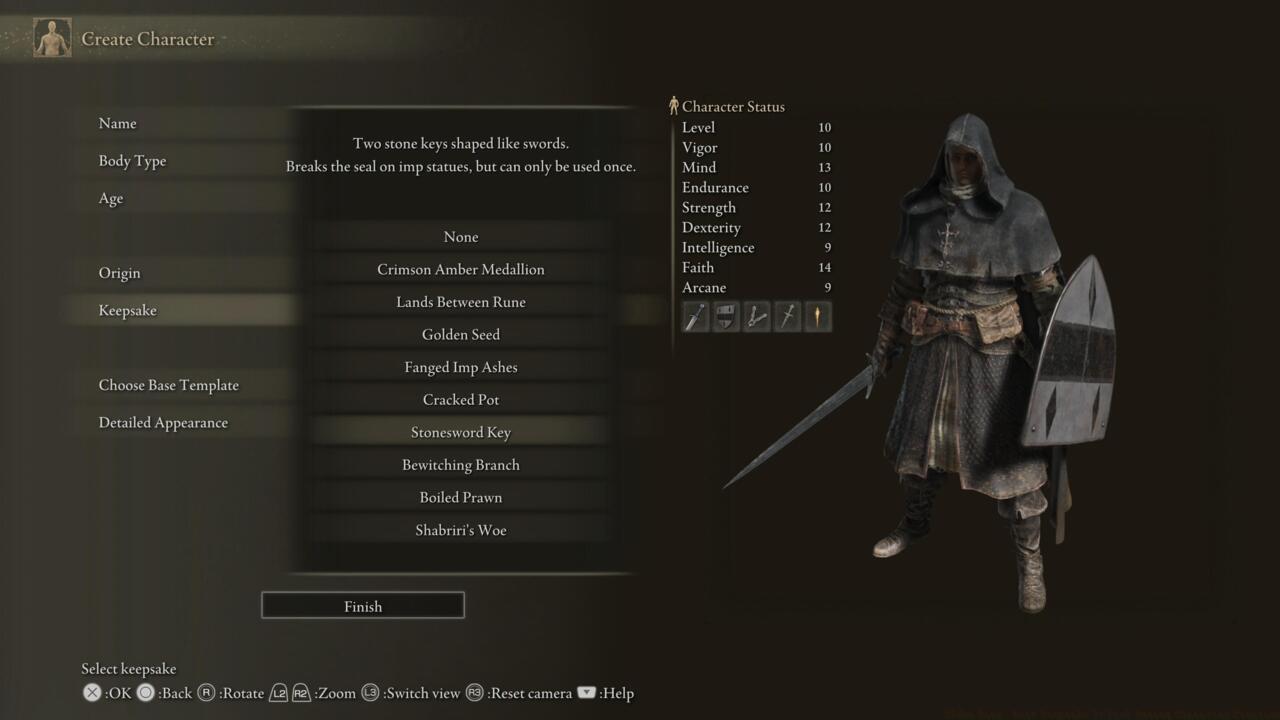Select the Stonesword Key keepsake
The image size is (1280, 720).
461,432
